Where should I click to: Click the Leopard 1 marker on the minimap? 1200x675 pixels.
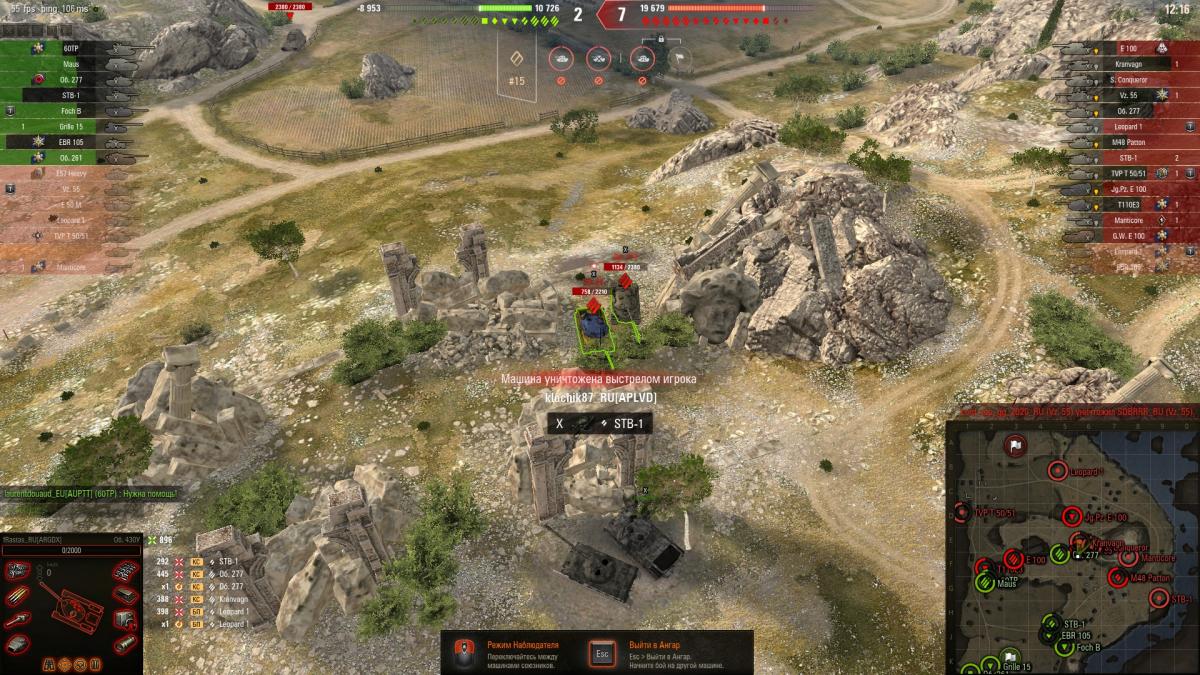(1058, 470)
